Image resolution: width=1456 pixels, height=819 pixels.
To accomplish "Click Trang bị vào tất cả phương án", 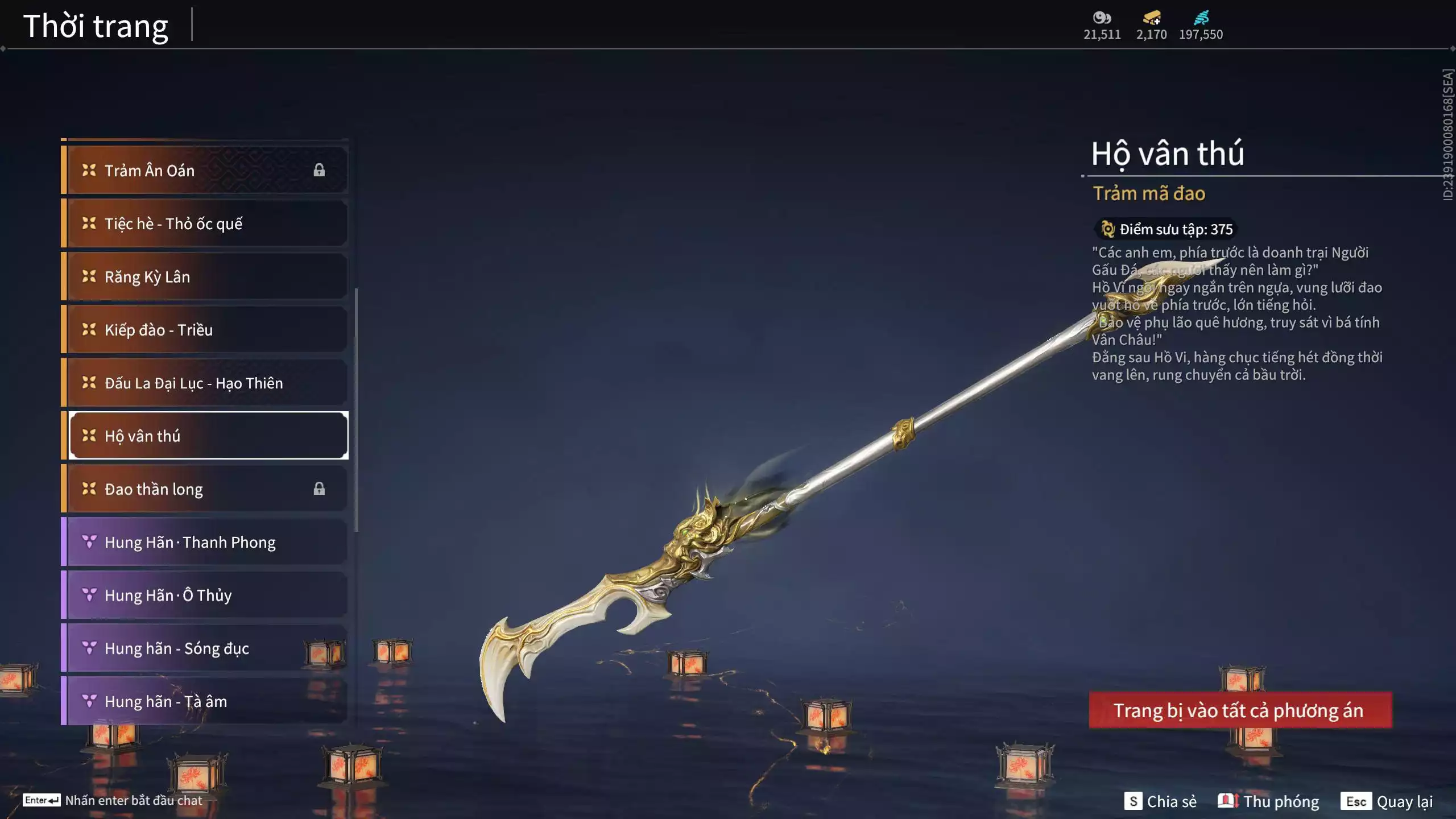I will point(1240,710).
